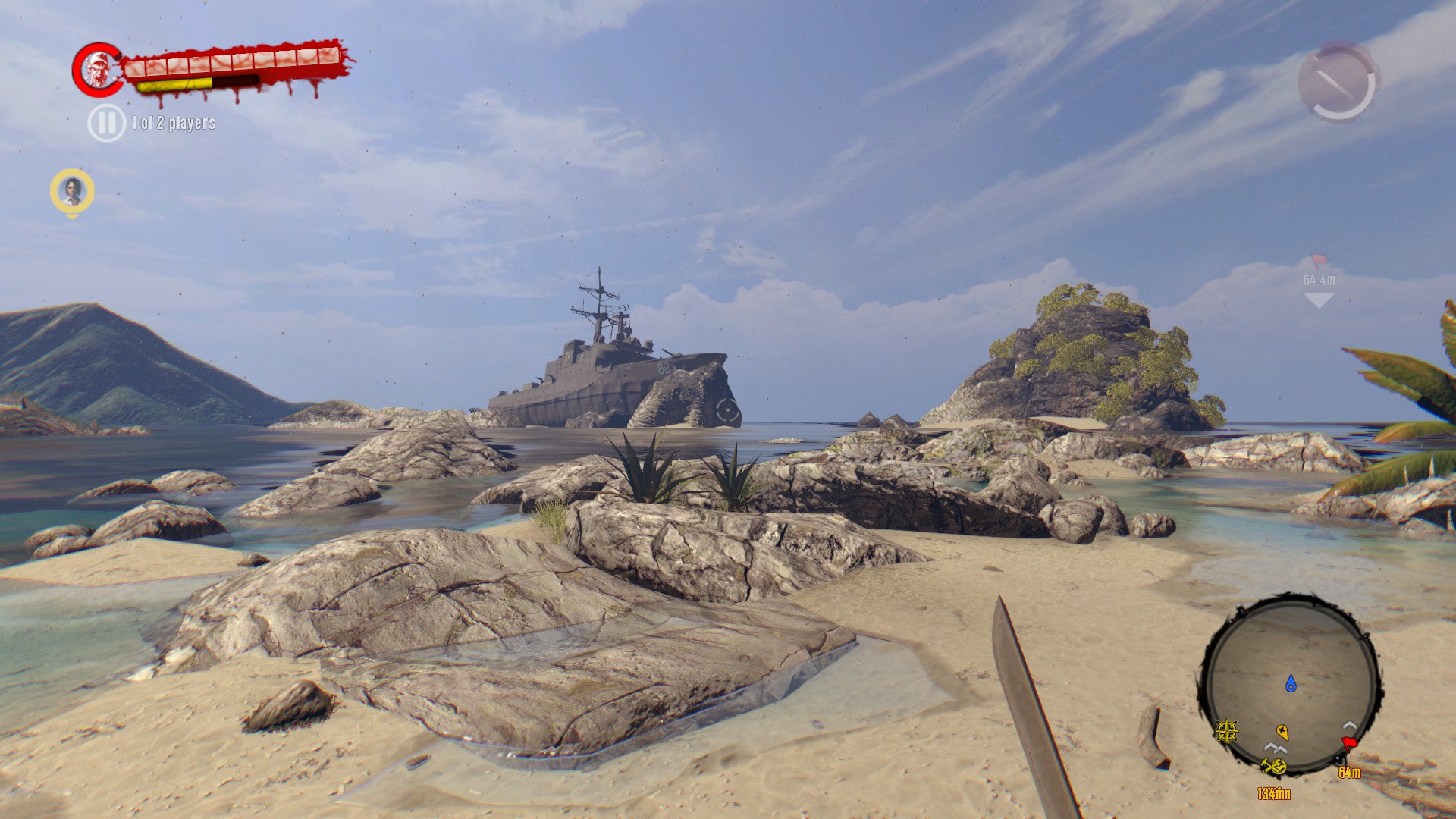Click the 134m distance text under the workbench icon

pos(1274,792)
